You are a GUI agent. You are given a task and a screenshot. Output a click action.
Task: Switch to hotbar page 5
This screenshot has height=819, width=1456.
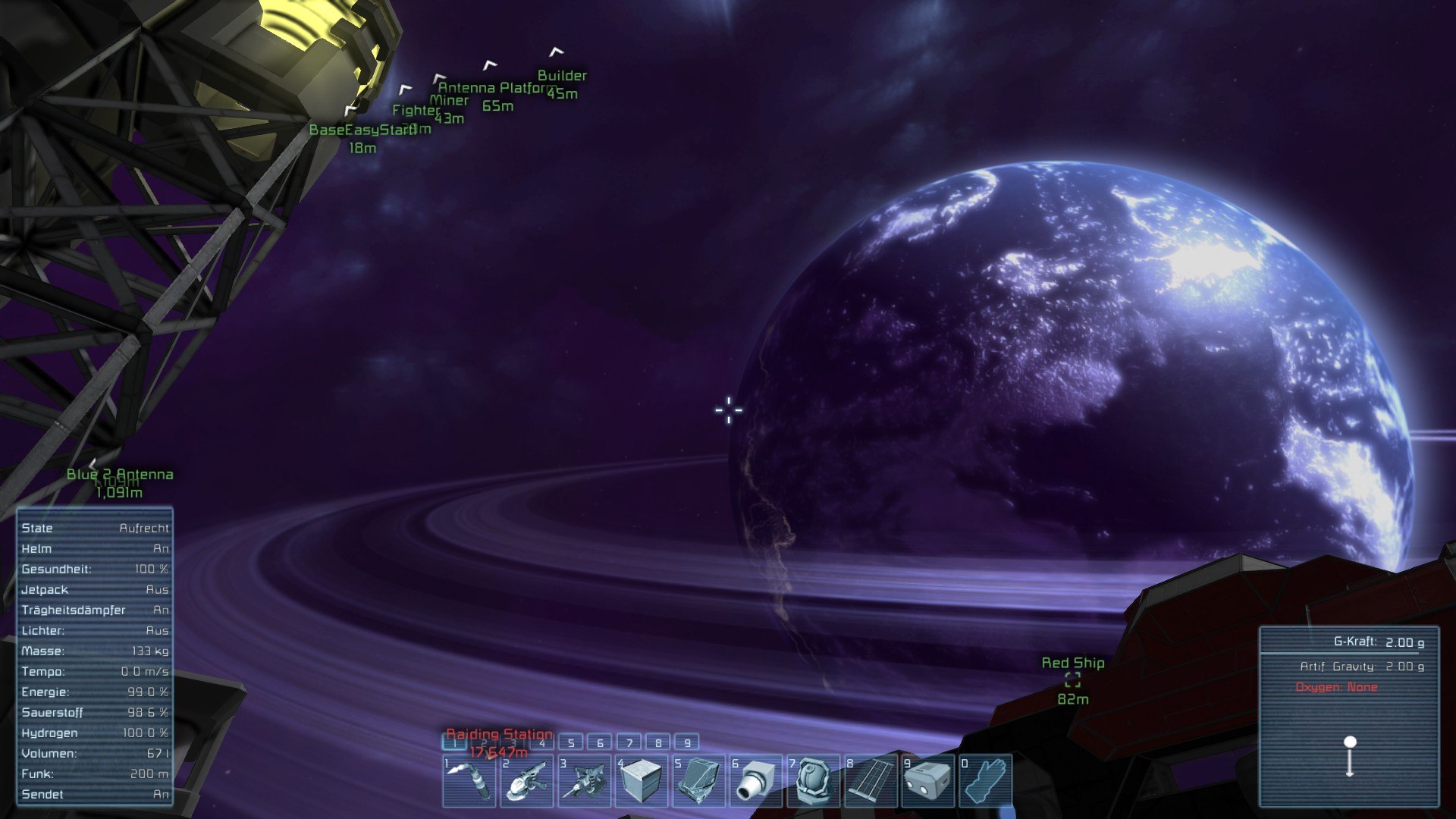571,743
